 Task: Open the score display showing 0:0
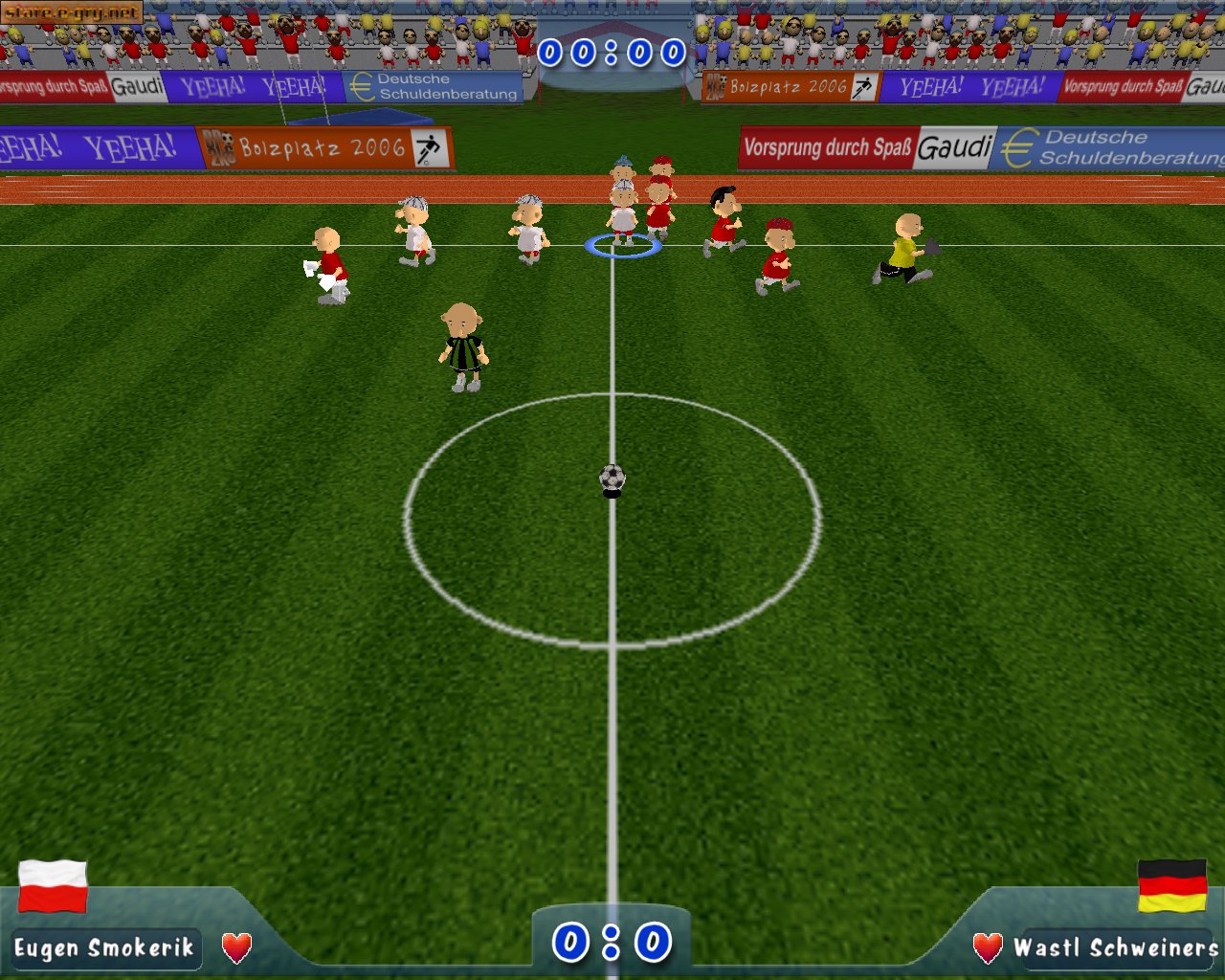point(612,942)
